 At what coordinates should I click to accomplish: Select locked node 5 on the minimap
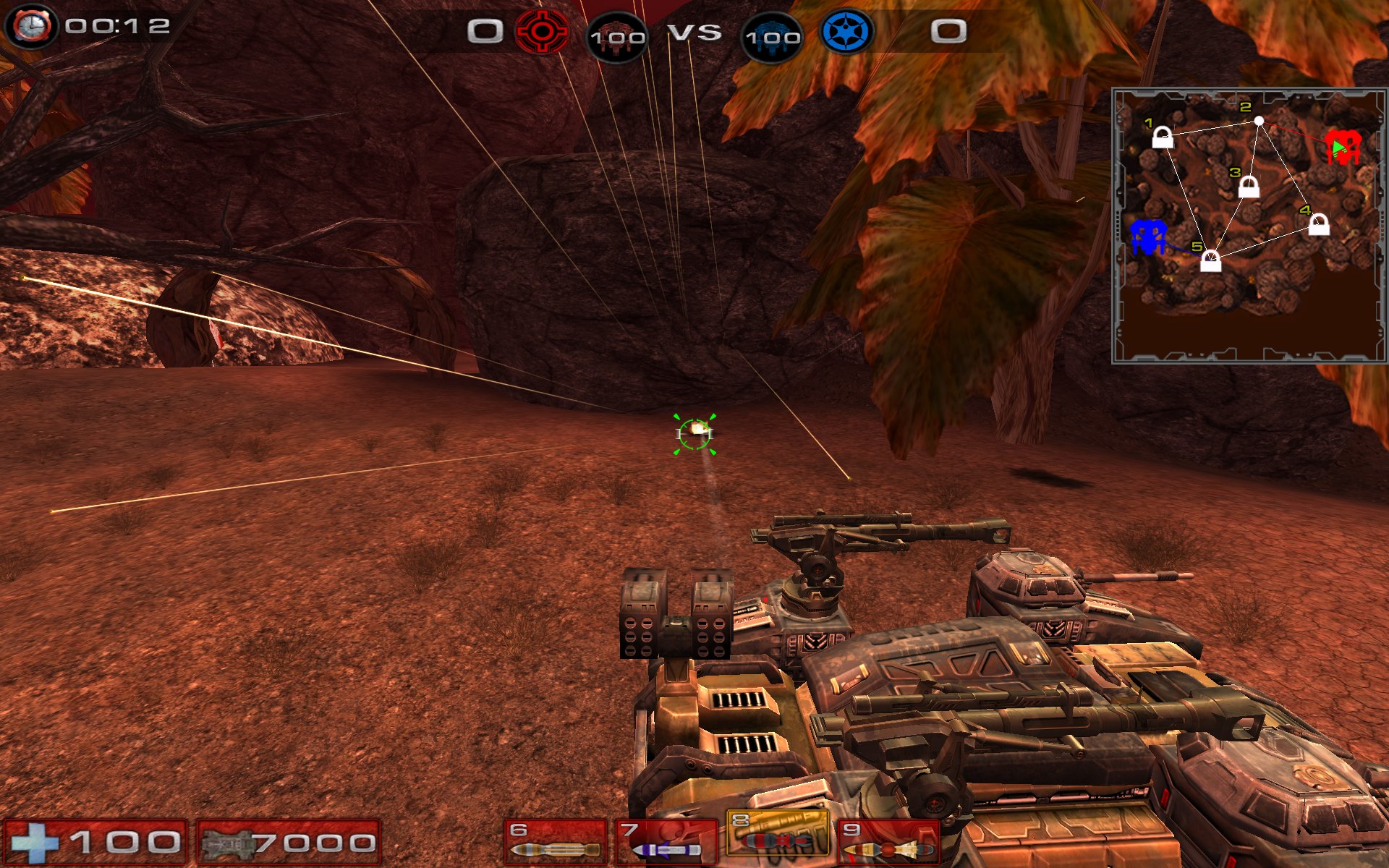tap(1210, 260)
